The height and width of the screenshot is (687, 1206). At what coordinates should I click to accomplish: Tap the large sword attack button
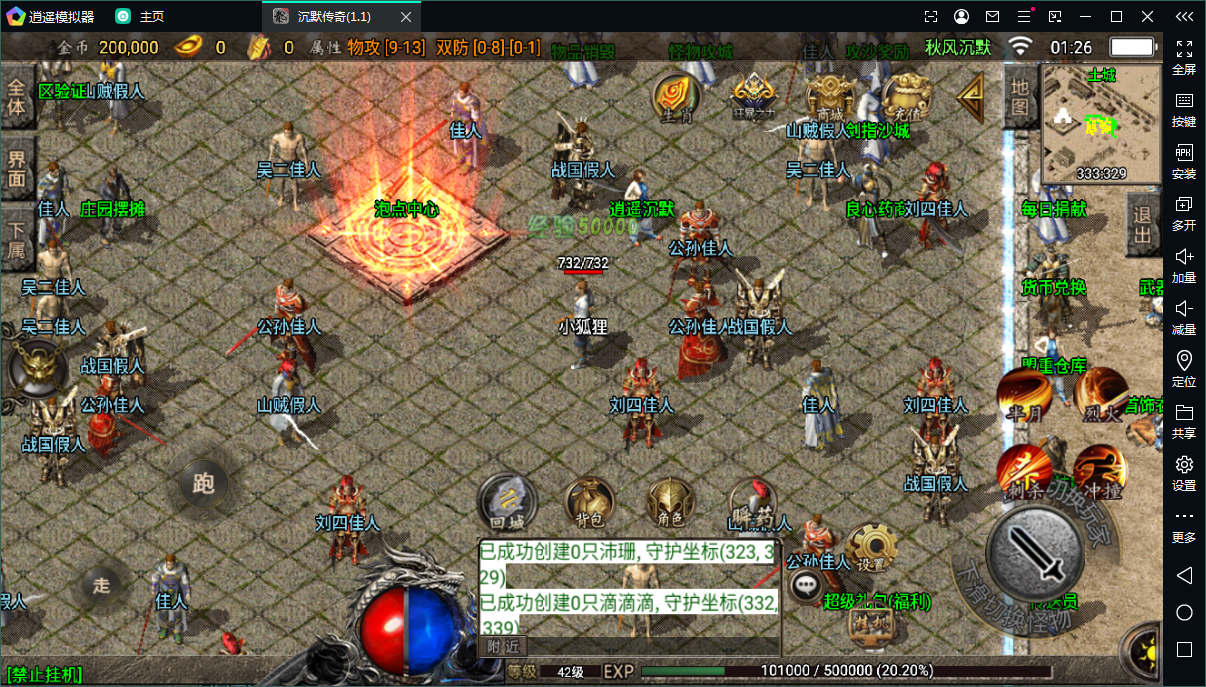(1036, 554)
